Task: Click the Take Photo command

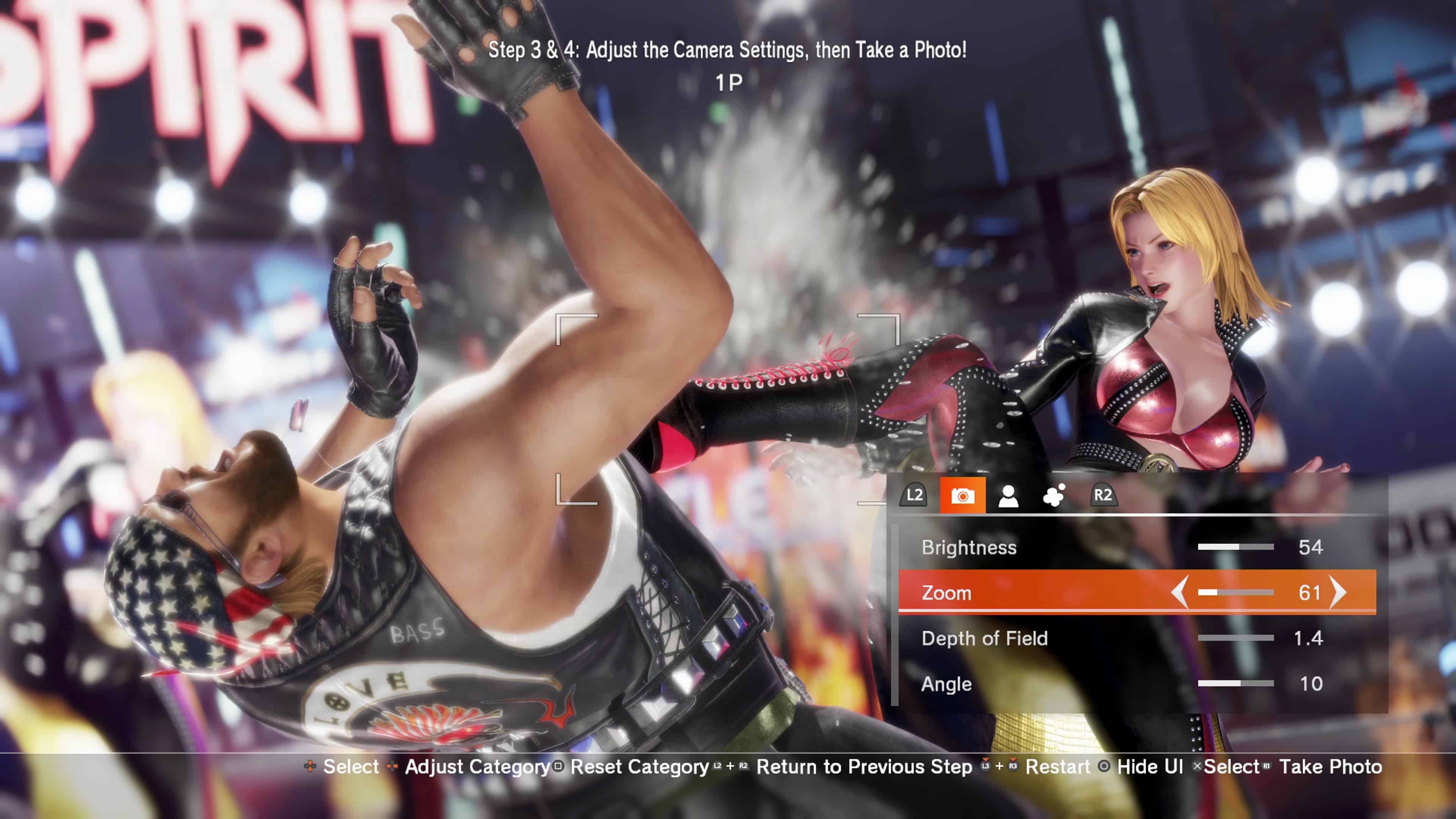Action: point(1331,766)
